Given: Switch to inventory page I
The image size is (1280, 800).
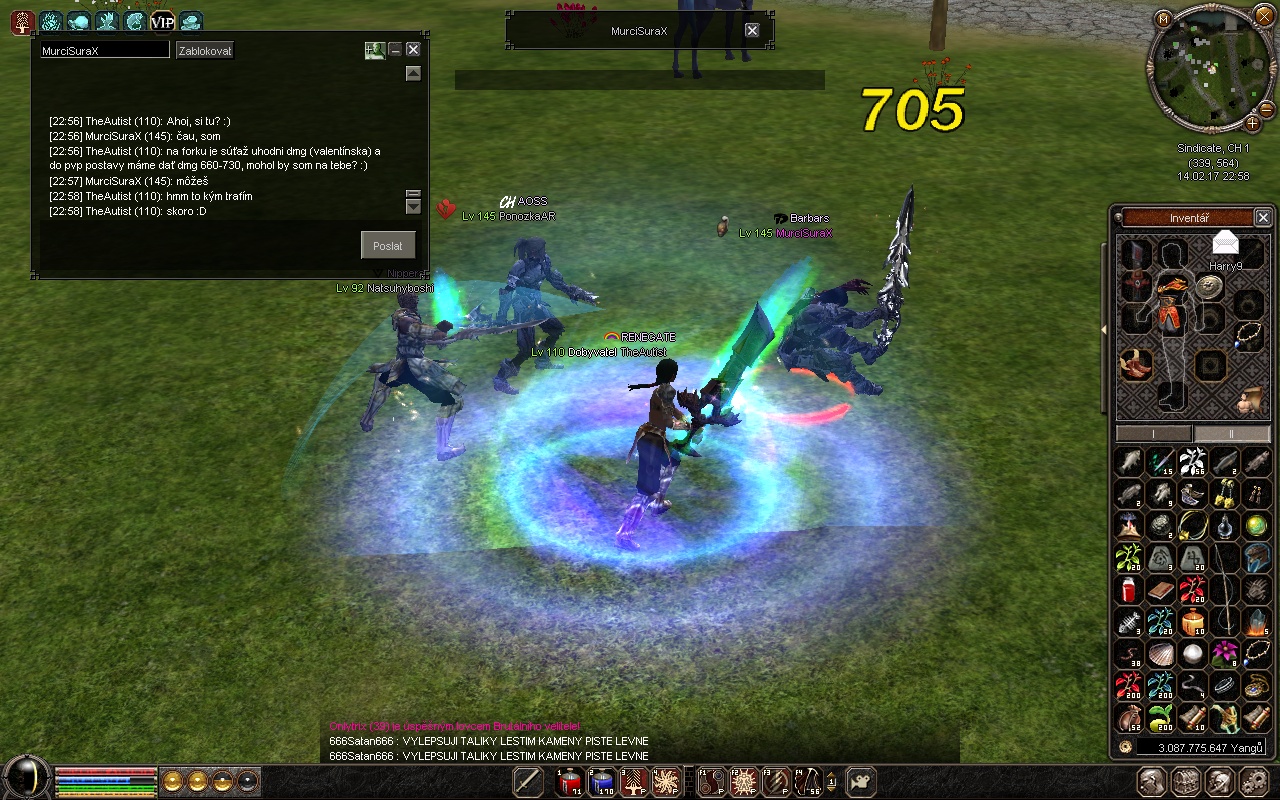Looking at the screenshot, I should (x=1154, y=434).
